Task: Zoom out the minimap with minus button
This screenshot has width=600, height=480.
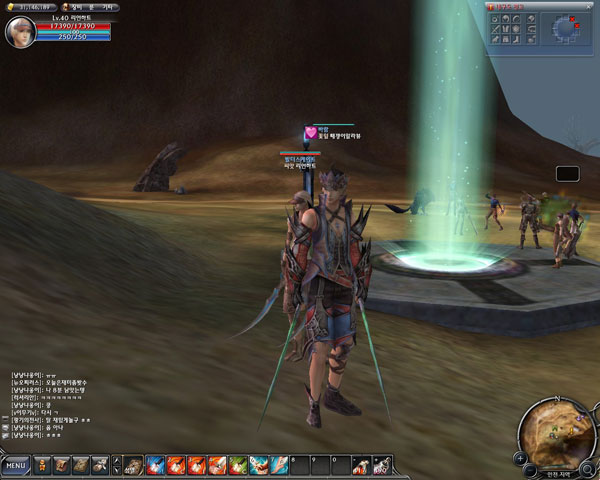Action: [x=532, y=469]
